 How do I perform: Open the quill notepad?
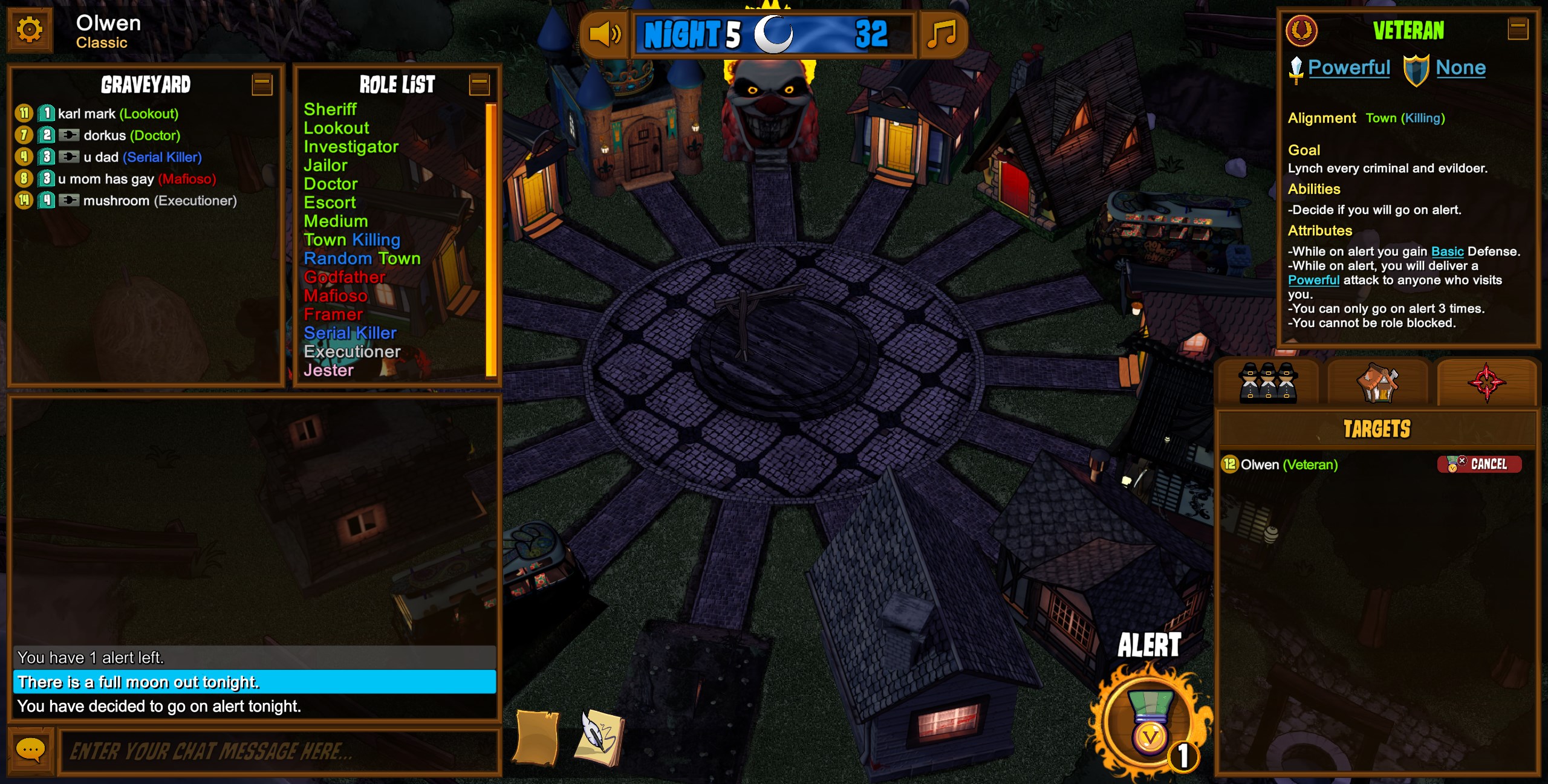tap(599, 737)
